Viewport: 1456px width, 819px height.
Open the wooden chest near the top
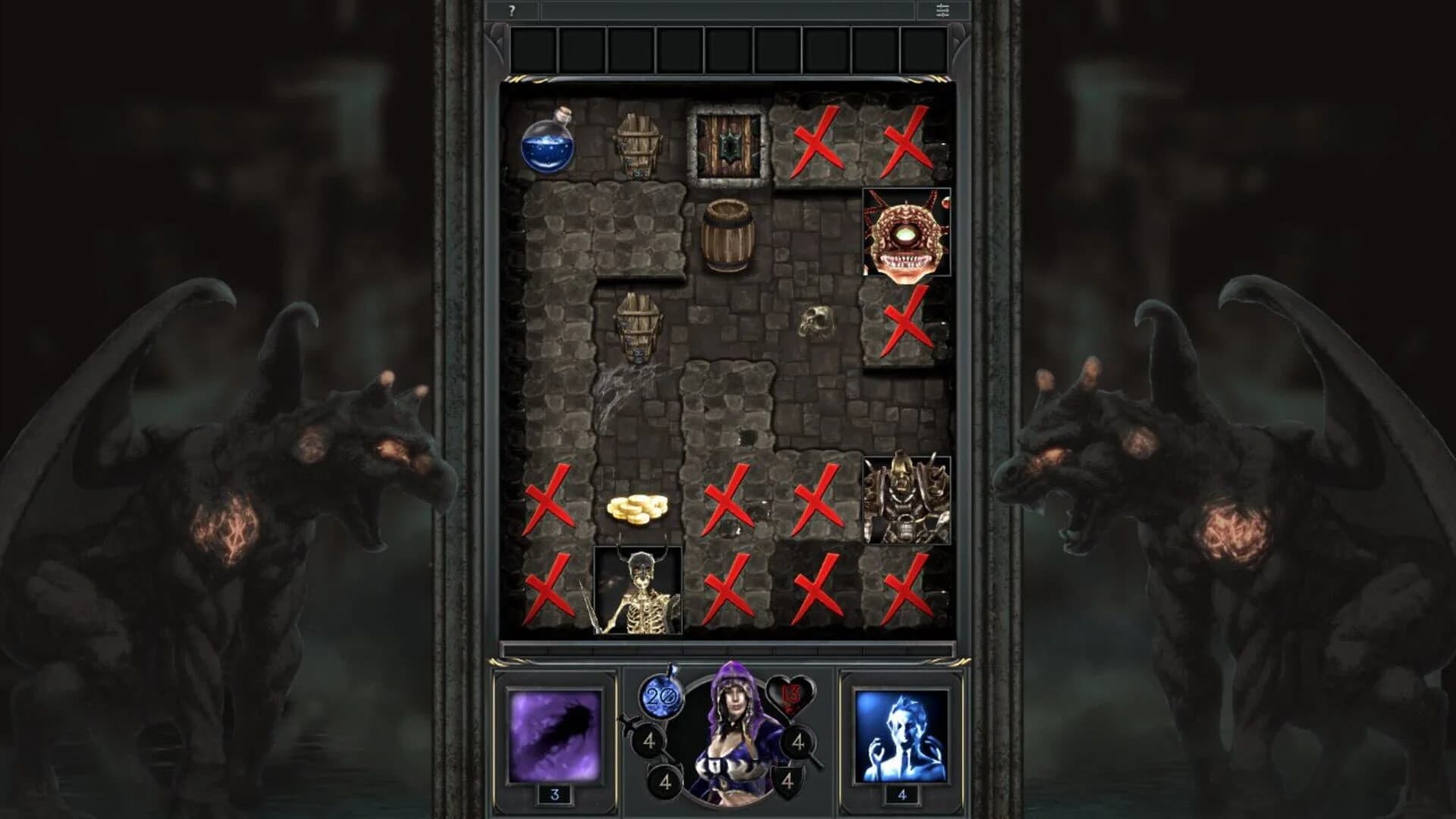click(639, 144)
